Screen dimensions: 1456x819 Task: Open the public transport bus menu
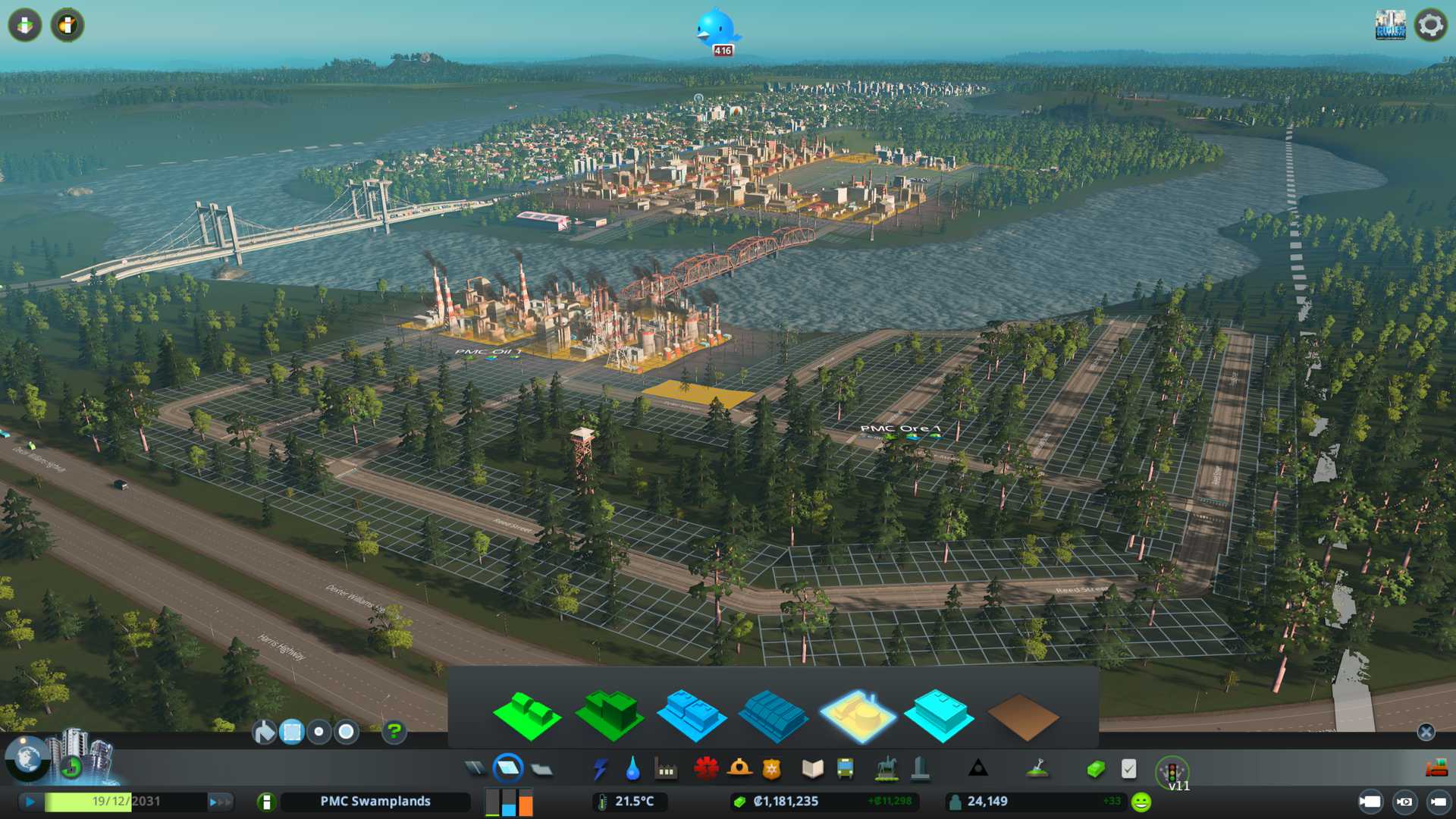pos(845,769)
